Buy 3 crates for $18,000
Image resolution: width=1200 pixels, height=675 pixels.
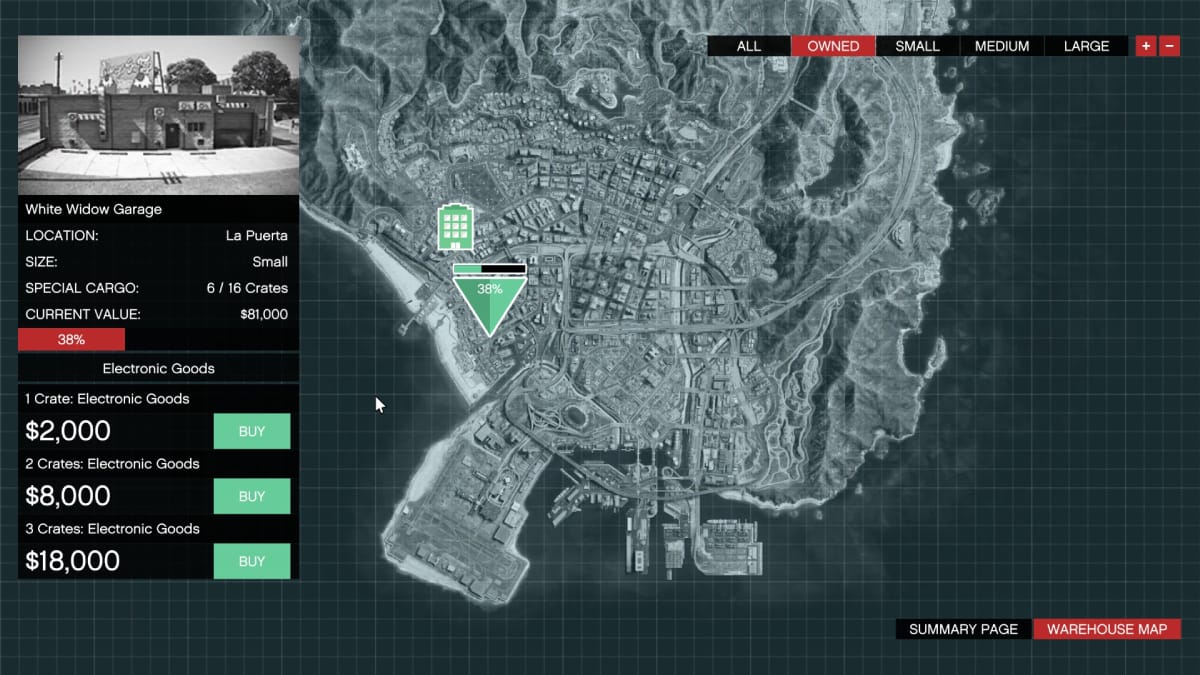pos(252,561)
